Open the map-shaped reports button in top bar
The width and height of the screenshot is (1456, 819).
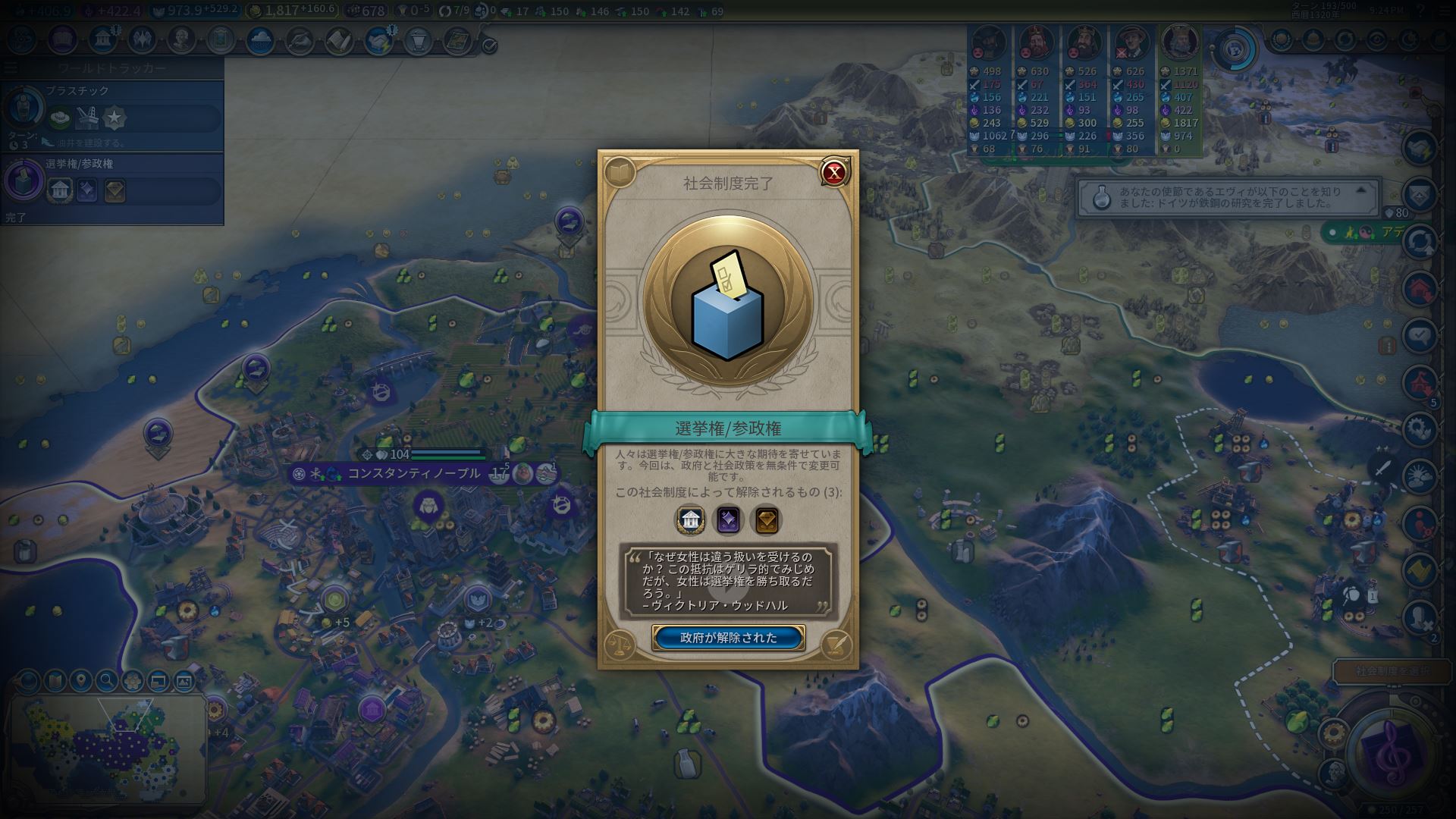click(x=457, y=39)
